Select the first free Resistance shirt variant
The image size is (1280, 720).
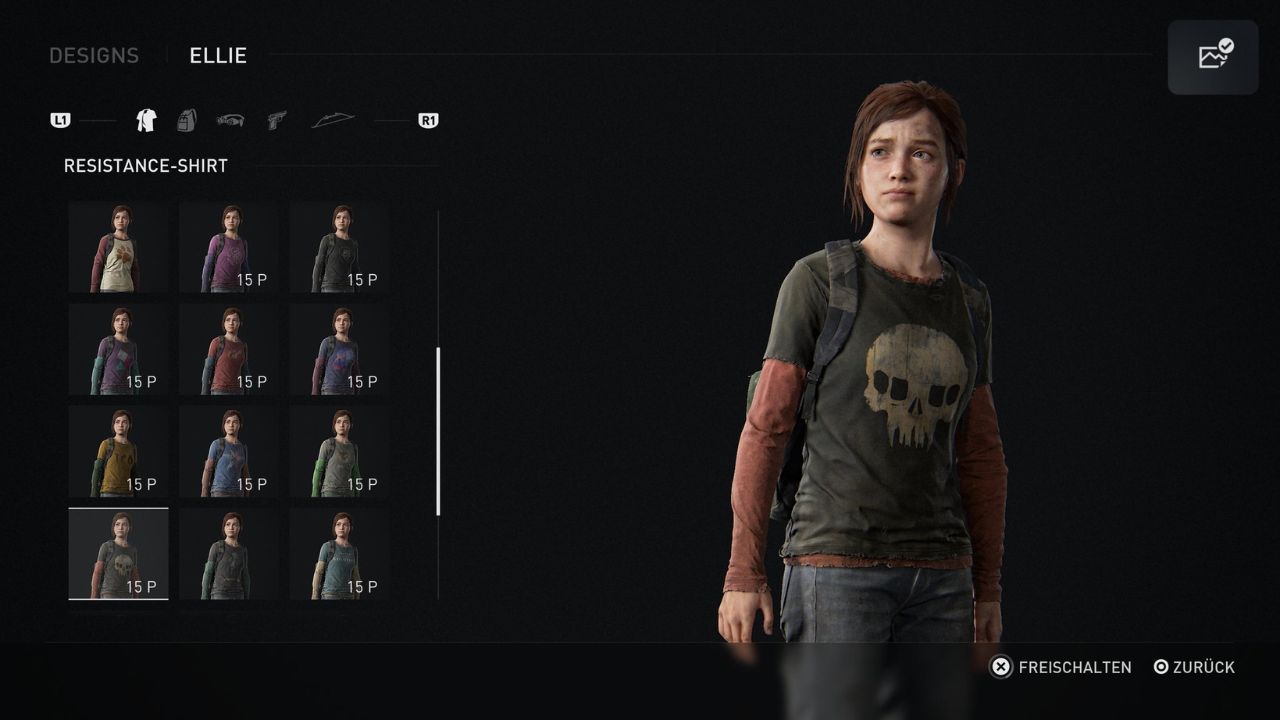(118, 247)
